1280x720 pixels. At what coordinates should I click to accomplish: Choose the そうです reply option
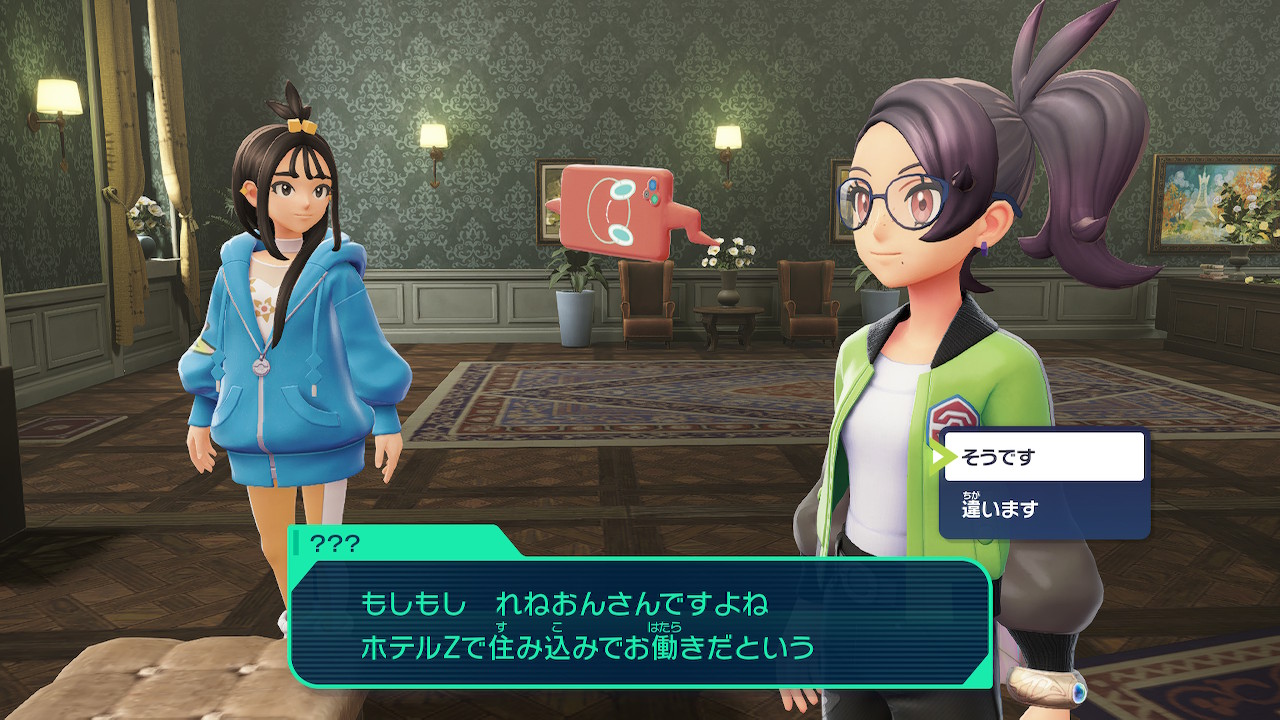click(x=1043, y=457)
